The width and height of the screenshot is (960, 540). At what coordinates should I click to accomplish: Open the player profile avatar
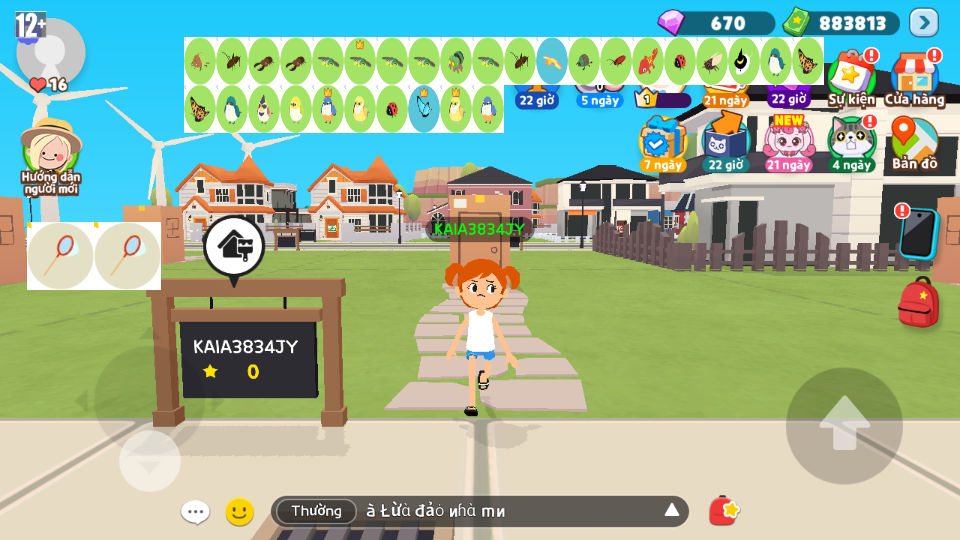[50, 52]
